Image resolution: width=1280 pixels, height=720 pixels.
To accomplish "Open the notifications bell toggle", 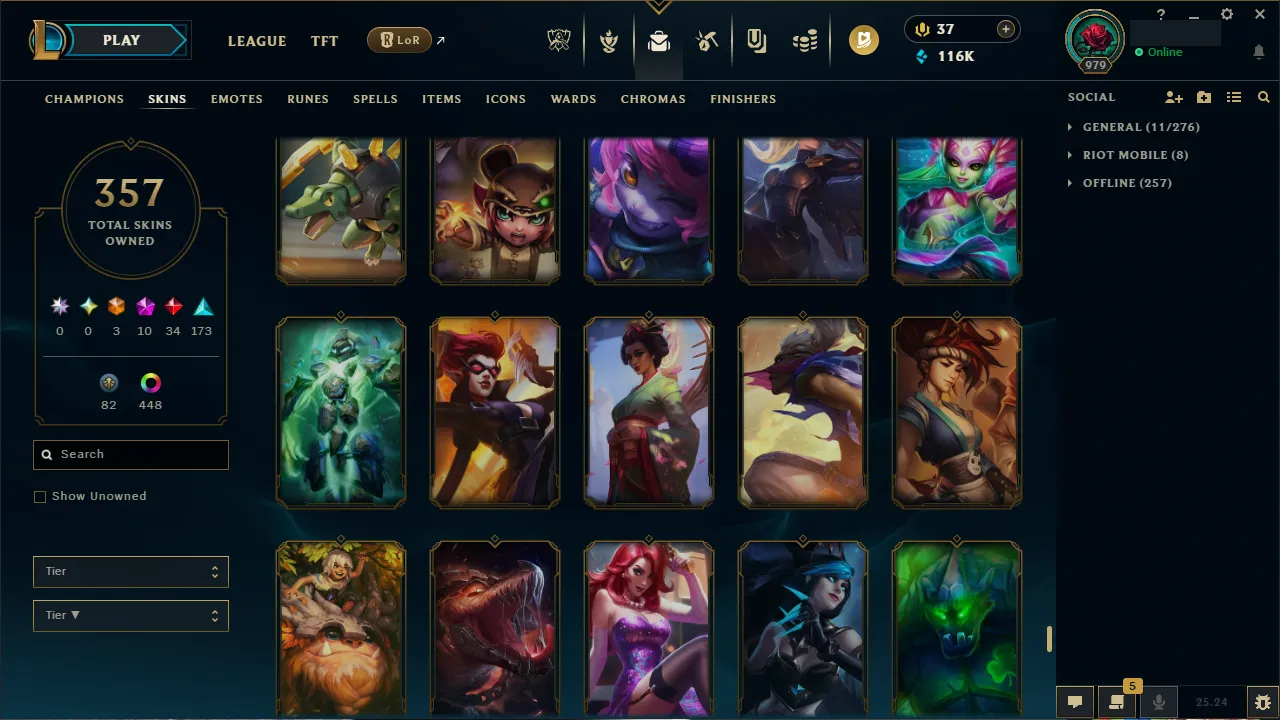I will coord(1258,51).
